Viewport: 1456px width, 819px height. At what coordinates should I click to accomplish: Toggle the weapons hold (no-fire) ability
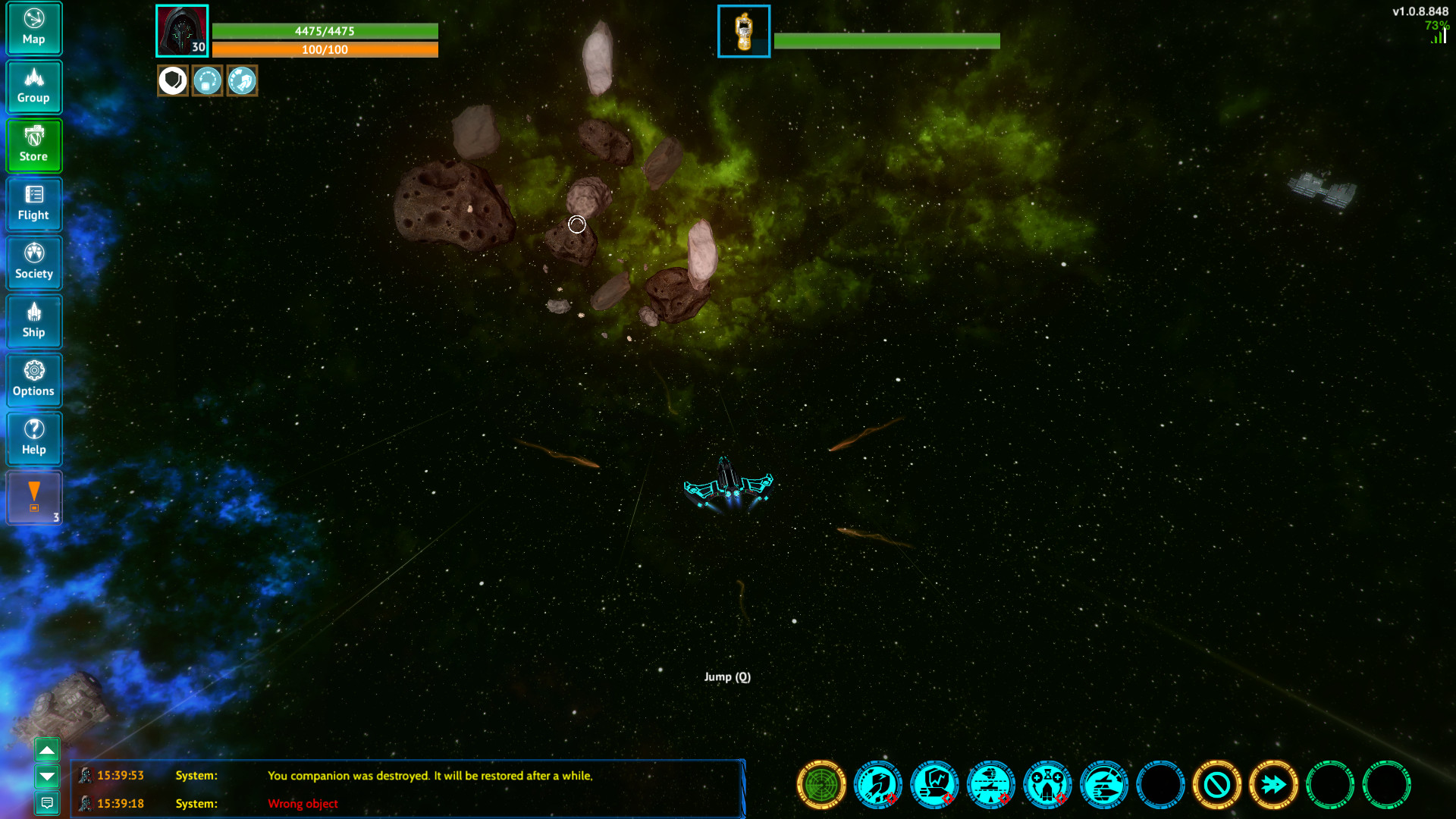pos(1217,786)
